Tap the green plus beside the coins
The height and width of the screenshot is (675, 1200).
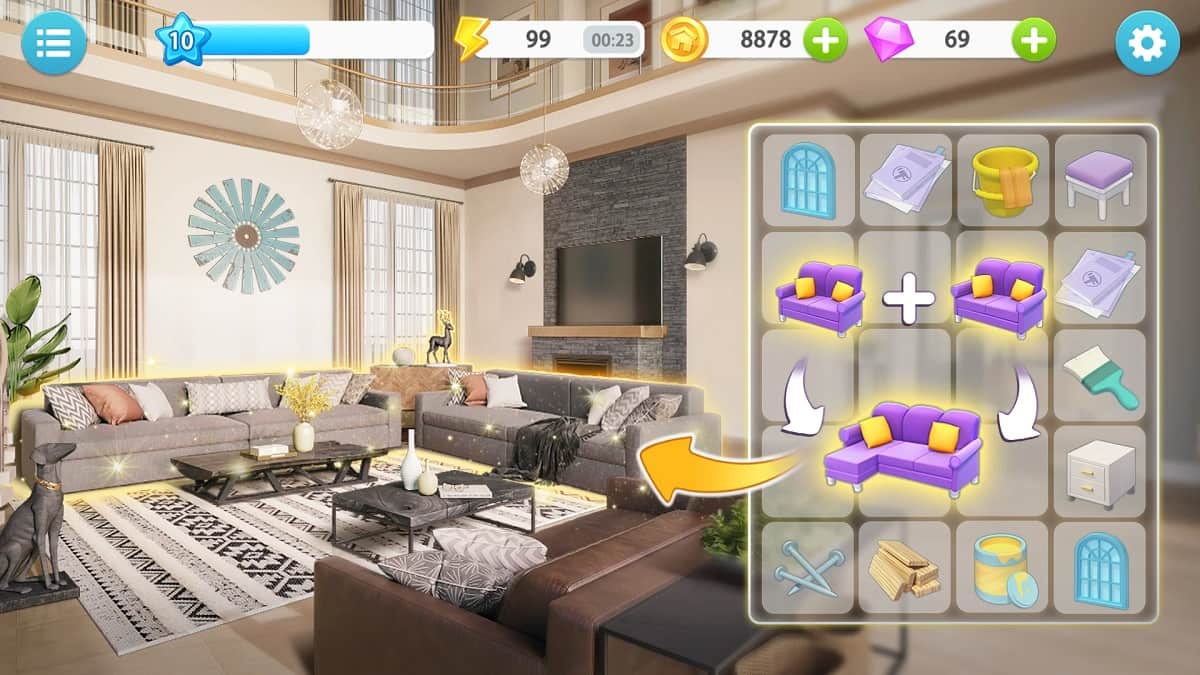coord(825,40)
